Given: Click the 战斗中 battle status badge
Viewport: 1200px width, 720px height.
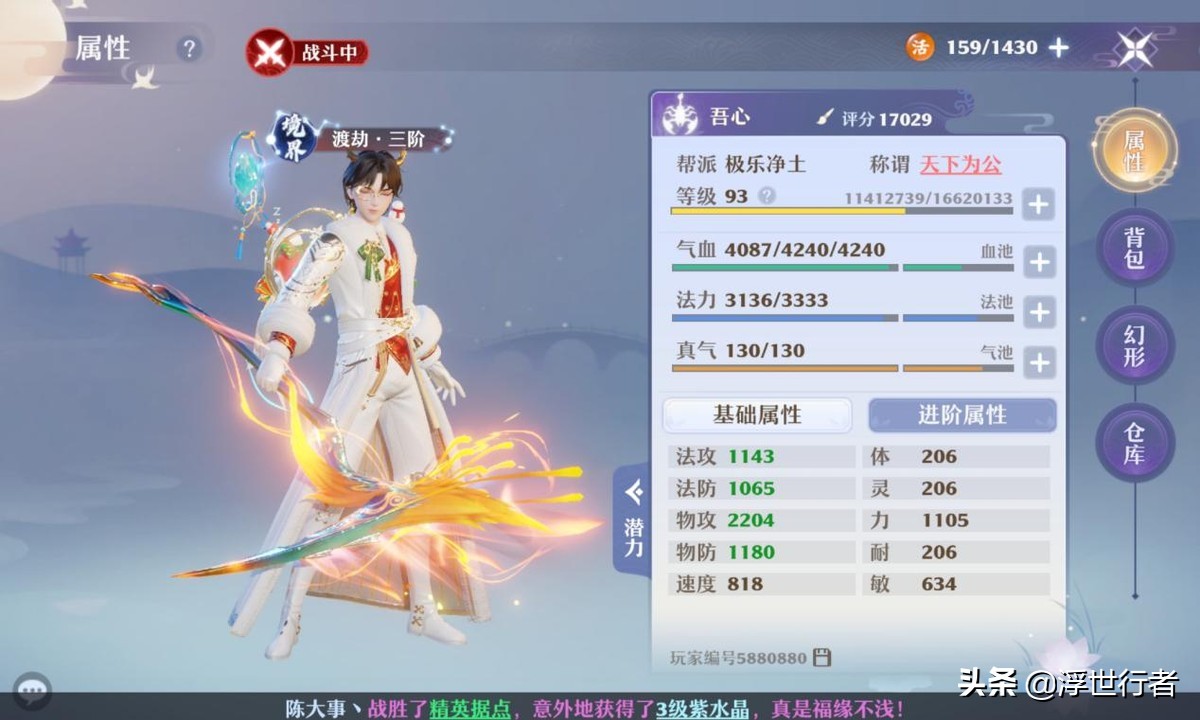Looking at the screenshot, I should 308,53.
